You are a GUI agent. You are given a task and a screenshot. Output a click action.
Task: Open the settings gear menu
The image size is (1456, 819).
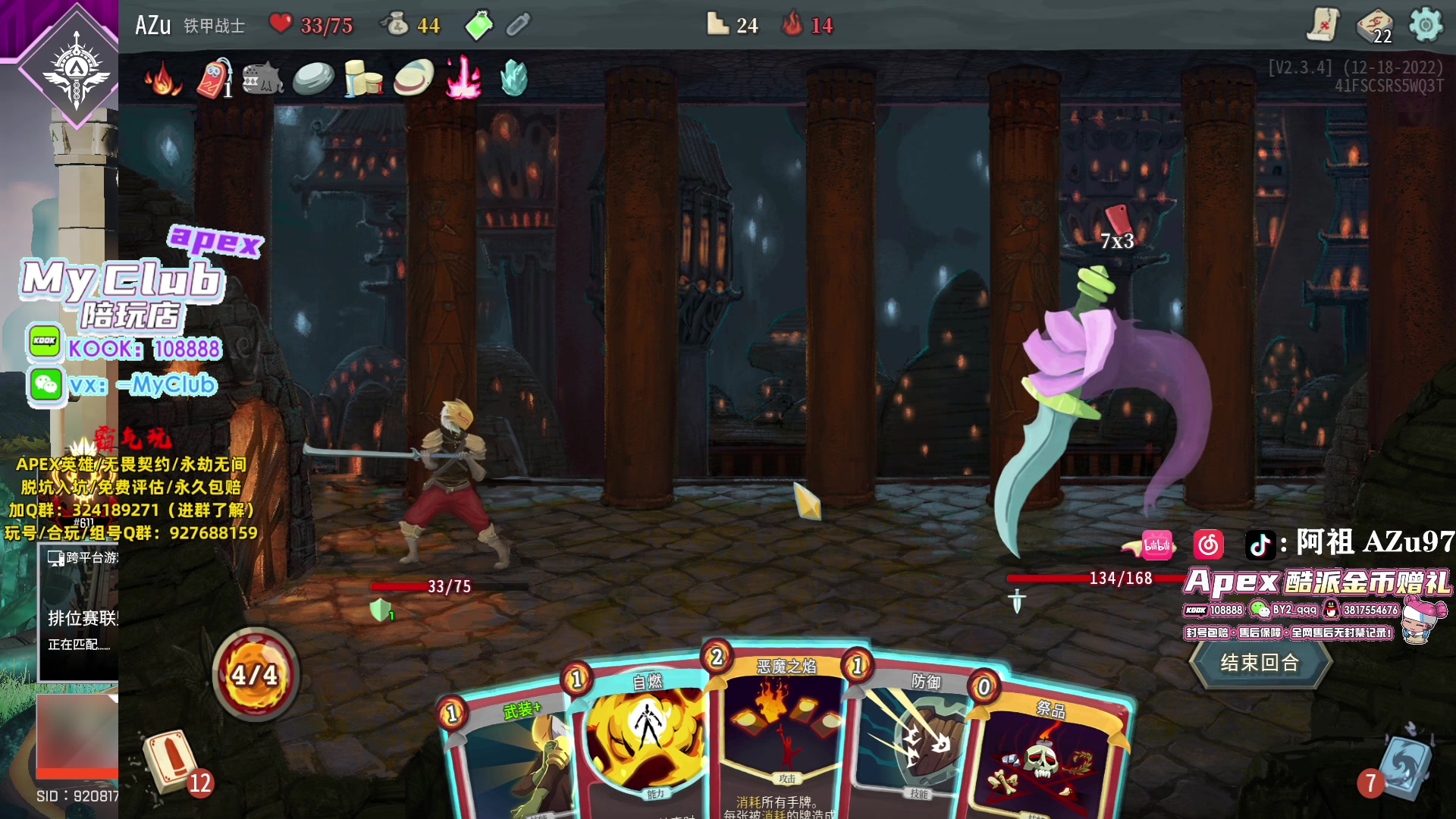coord(1426,25)
